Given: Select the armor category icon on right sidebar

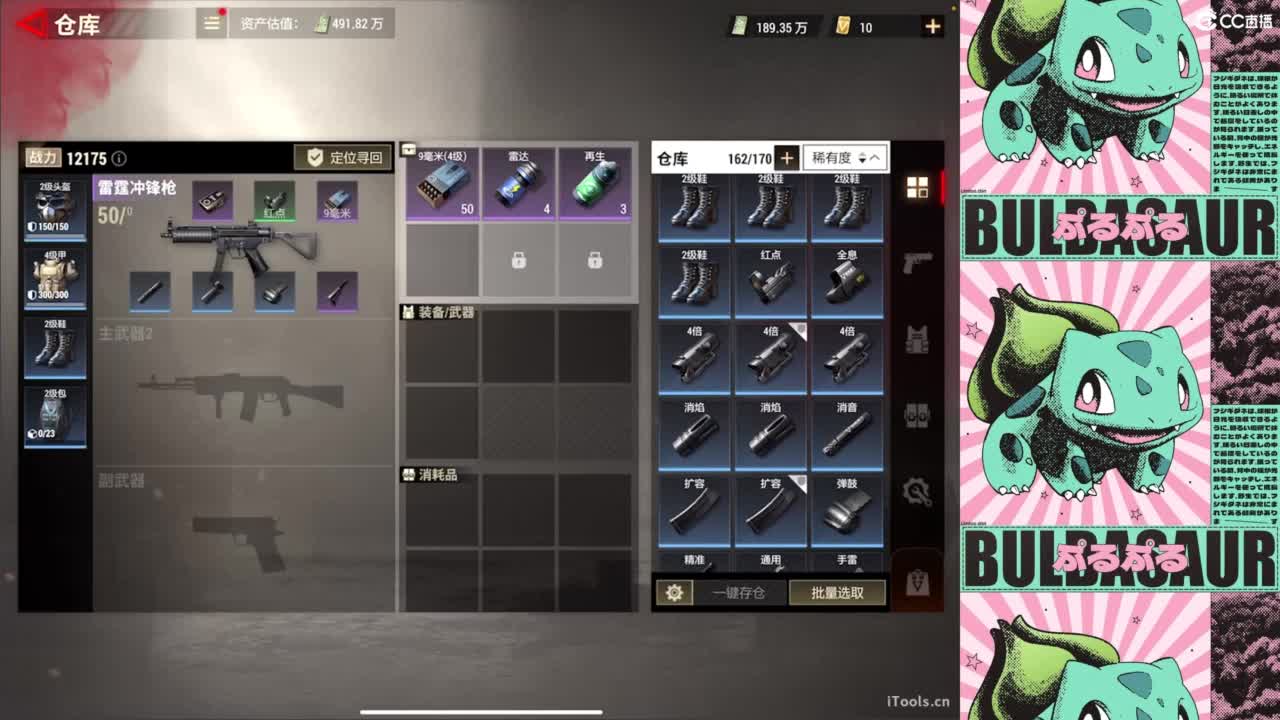Looking at the screenshot, I should point(918,338).
